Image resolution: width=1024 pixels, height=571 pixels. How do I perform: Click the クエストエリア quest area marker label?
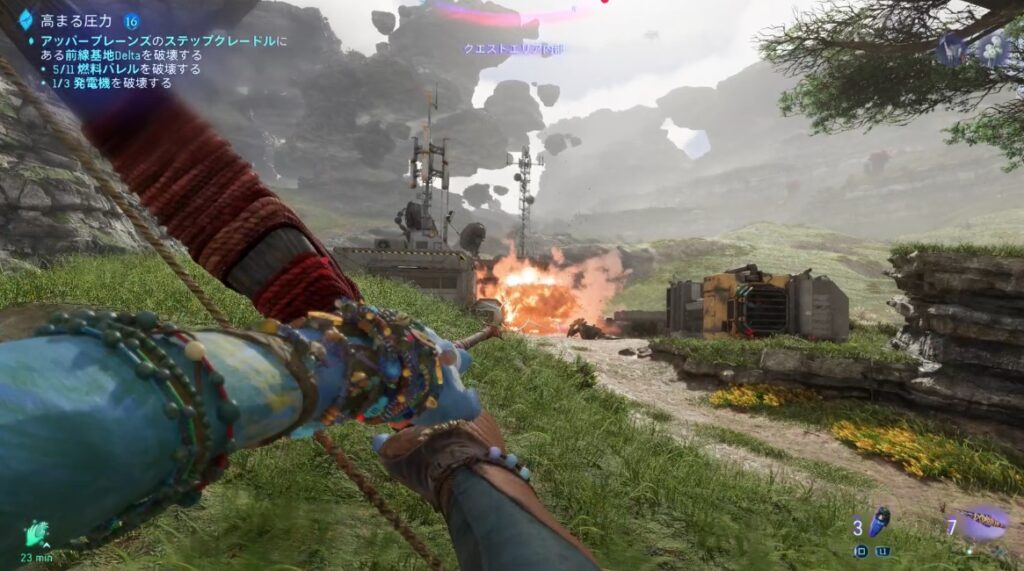(x=499, y=48)
